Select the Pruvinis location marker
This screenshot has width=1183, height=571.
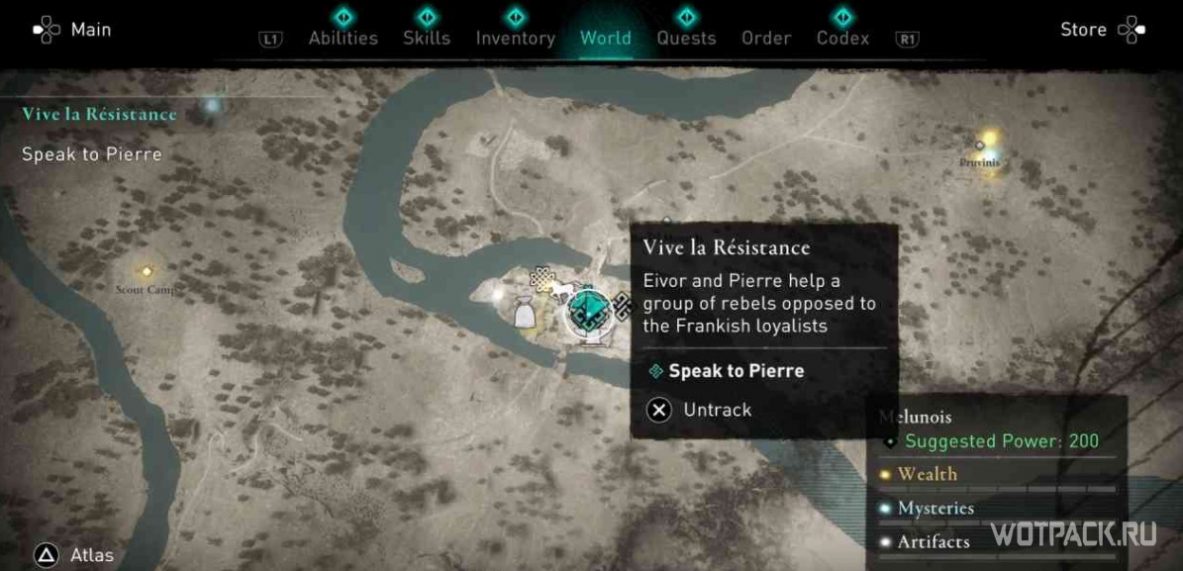(981, 146)
